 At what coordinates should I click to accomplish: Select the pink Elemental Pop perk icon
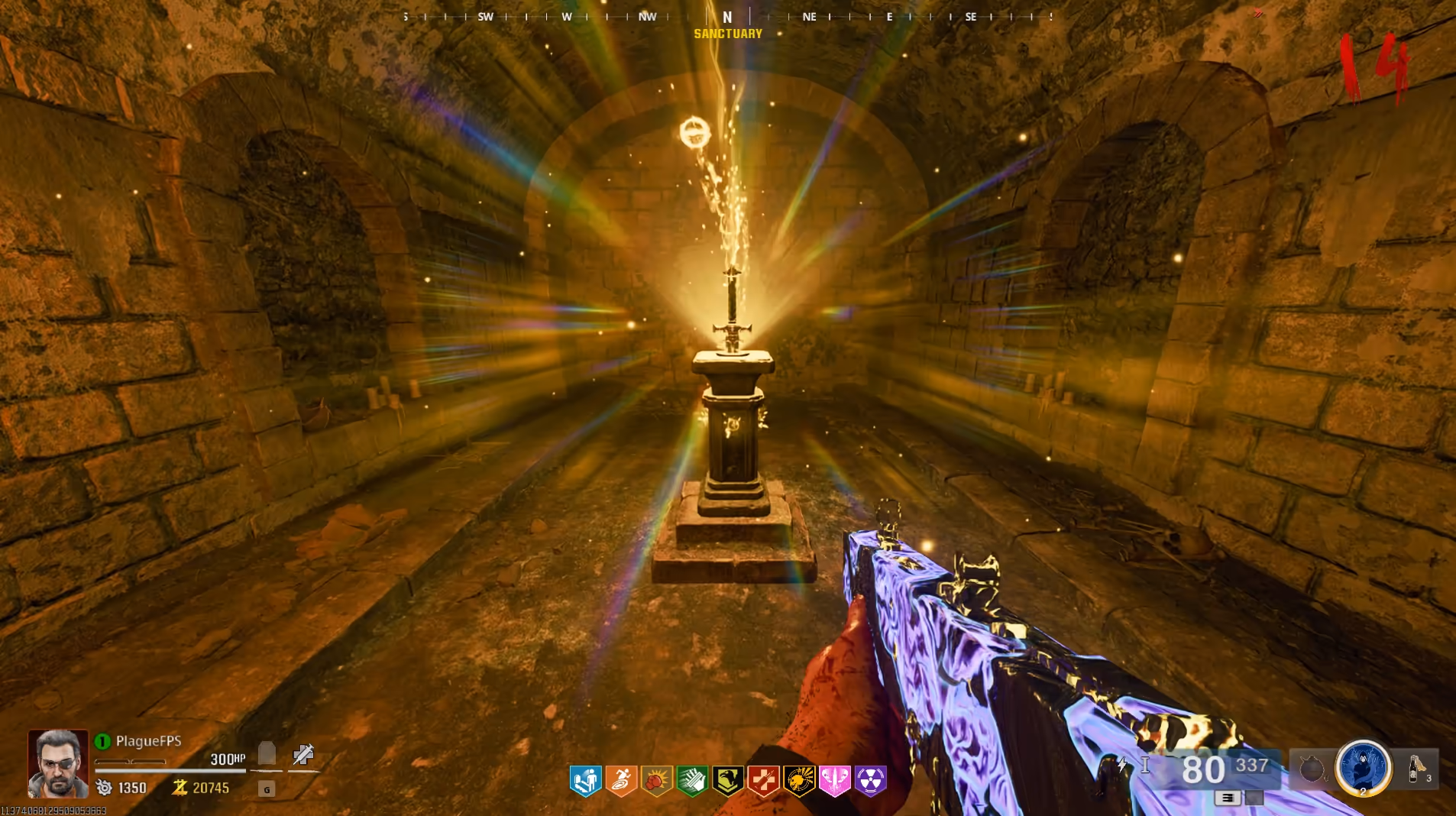[834, 781]
